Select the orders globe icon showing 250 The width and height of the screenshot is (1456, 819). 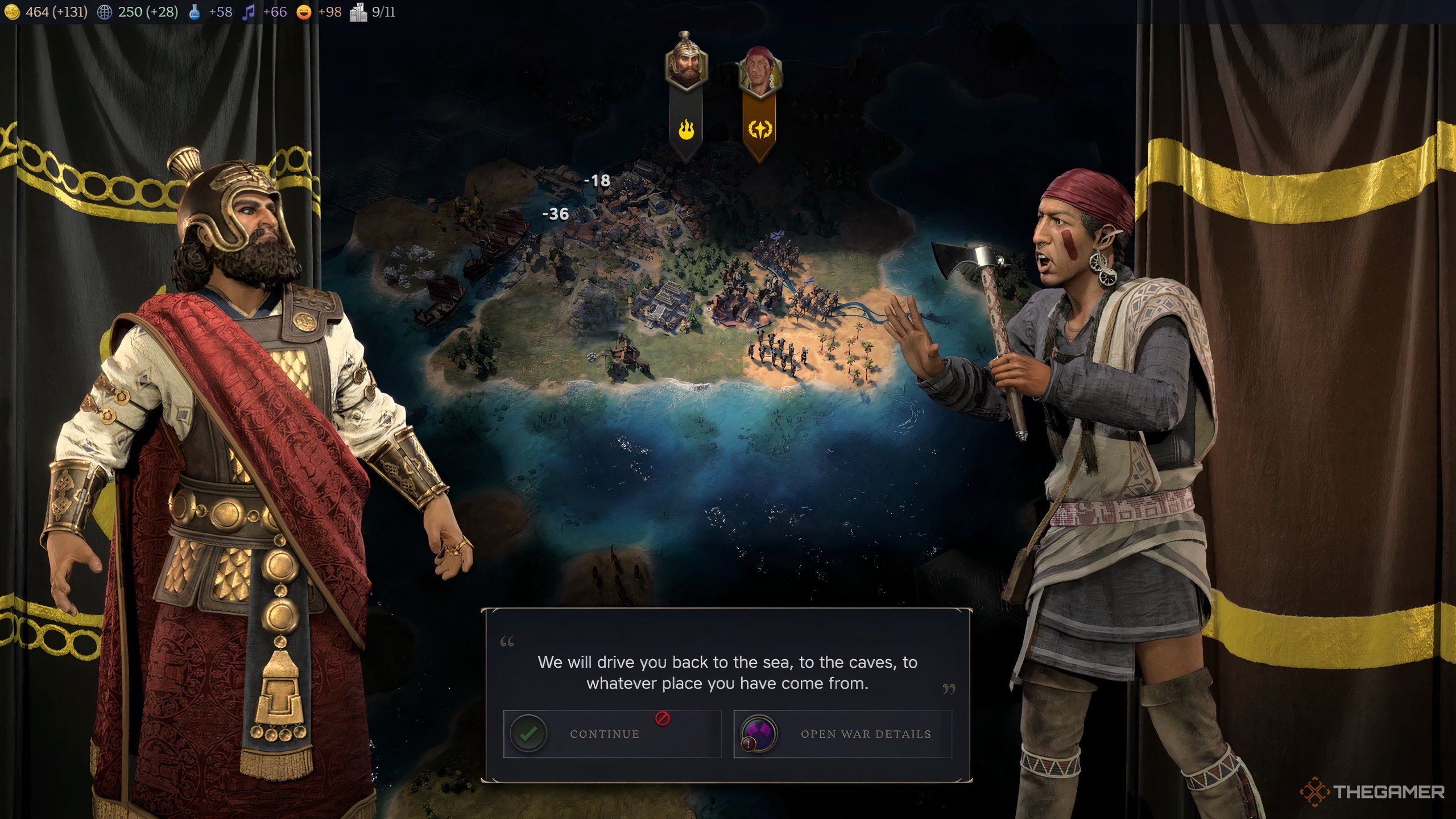104,11
